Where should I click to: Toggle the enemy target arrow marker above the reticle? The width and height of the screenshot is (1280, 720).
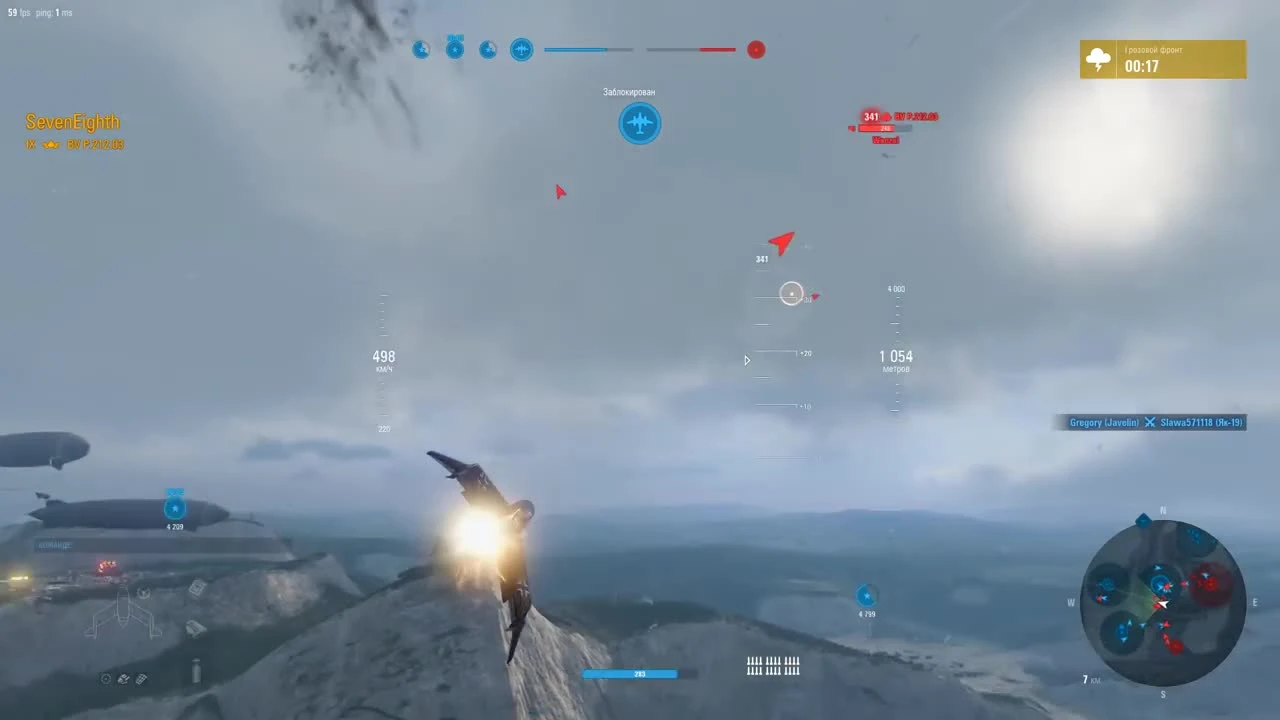click(782, 243)
